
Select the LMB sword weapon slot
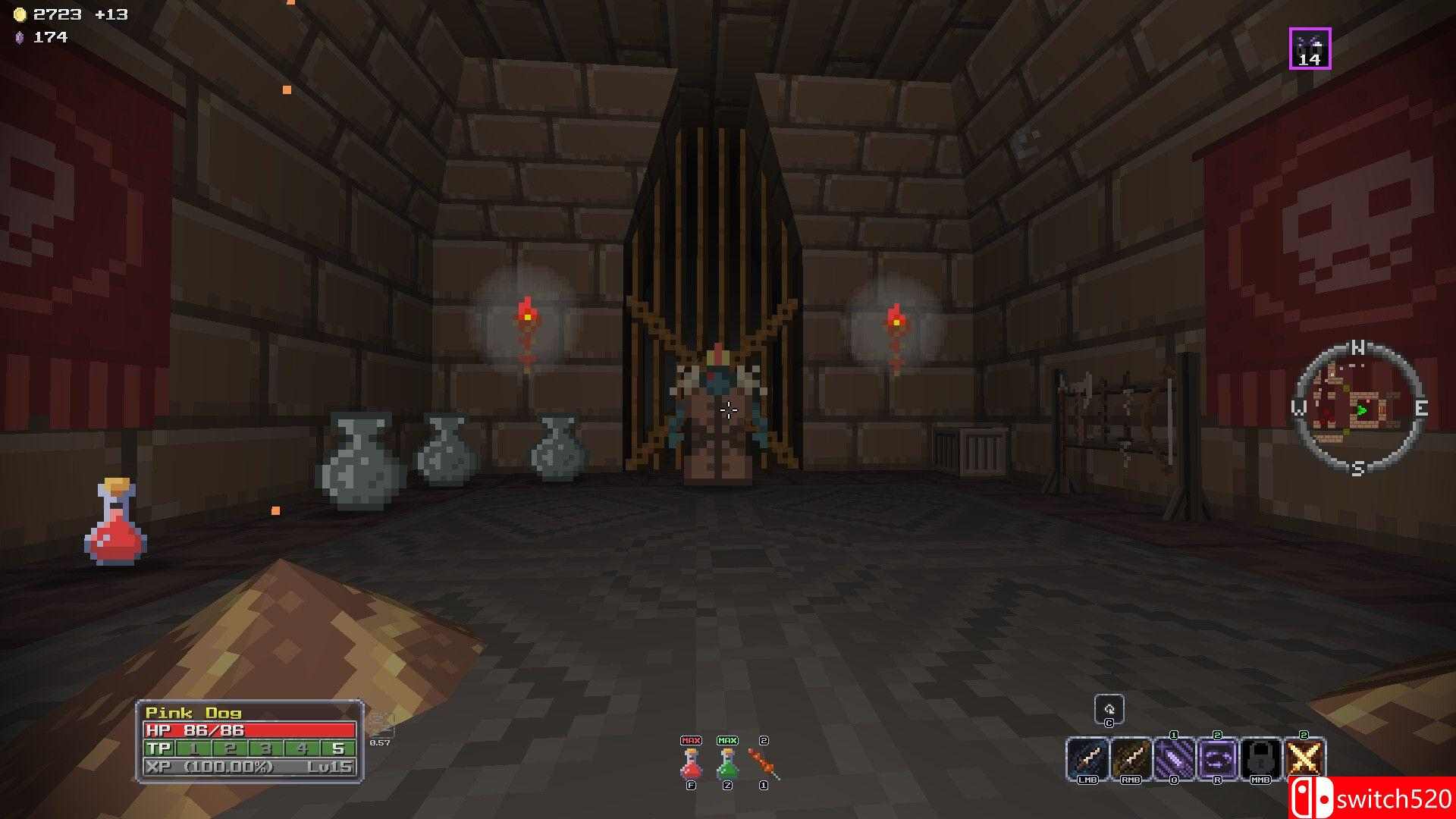coord(1087,757)
